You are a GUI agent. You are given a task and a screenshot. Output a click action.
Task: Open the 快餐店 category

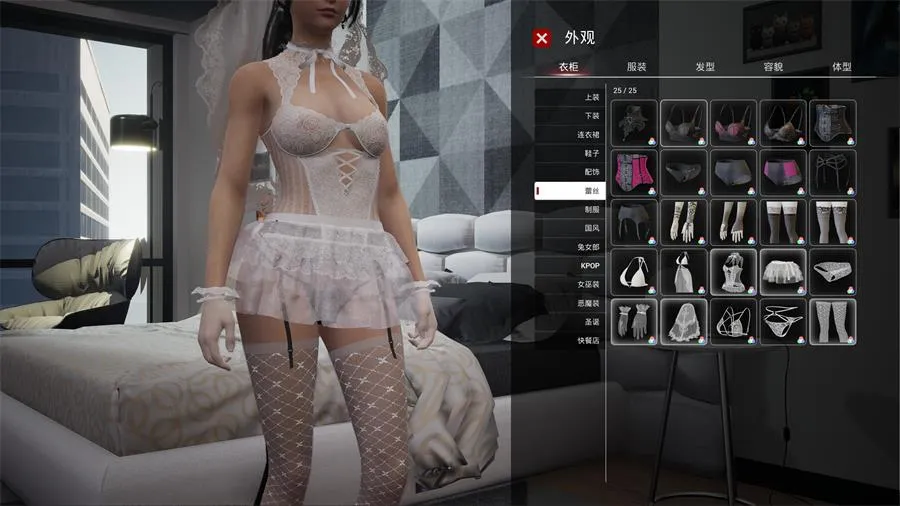coord(591,341)
